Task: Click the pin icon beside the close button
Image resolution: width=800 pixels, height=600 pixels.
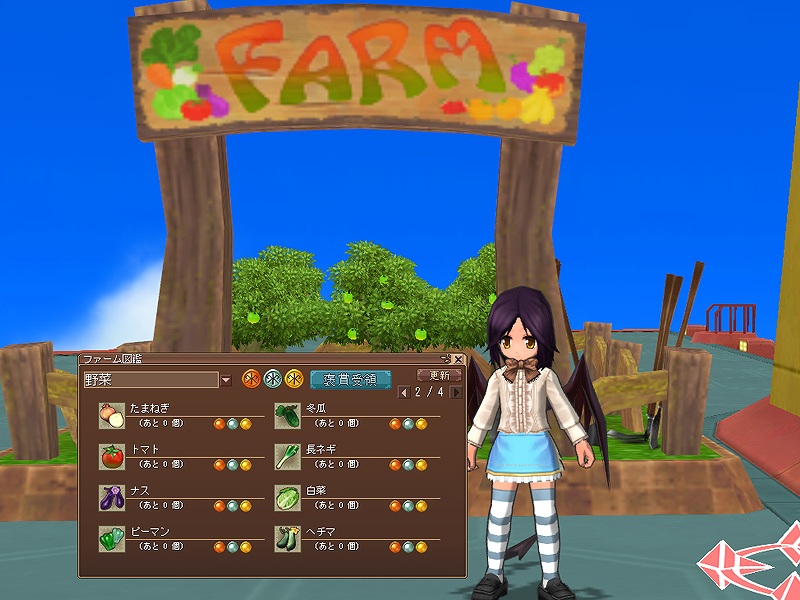Action: [x=446, y=359]
